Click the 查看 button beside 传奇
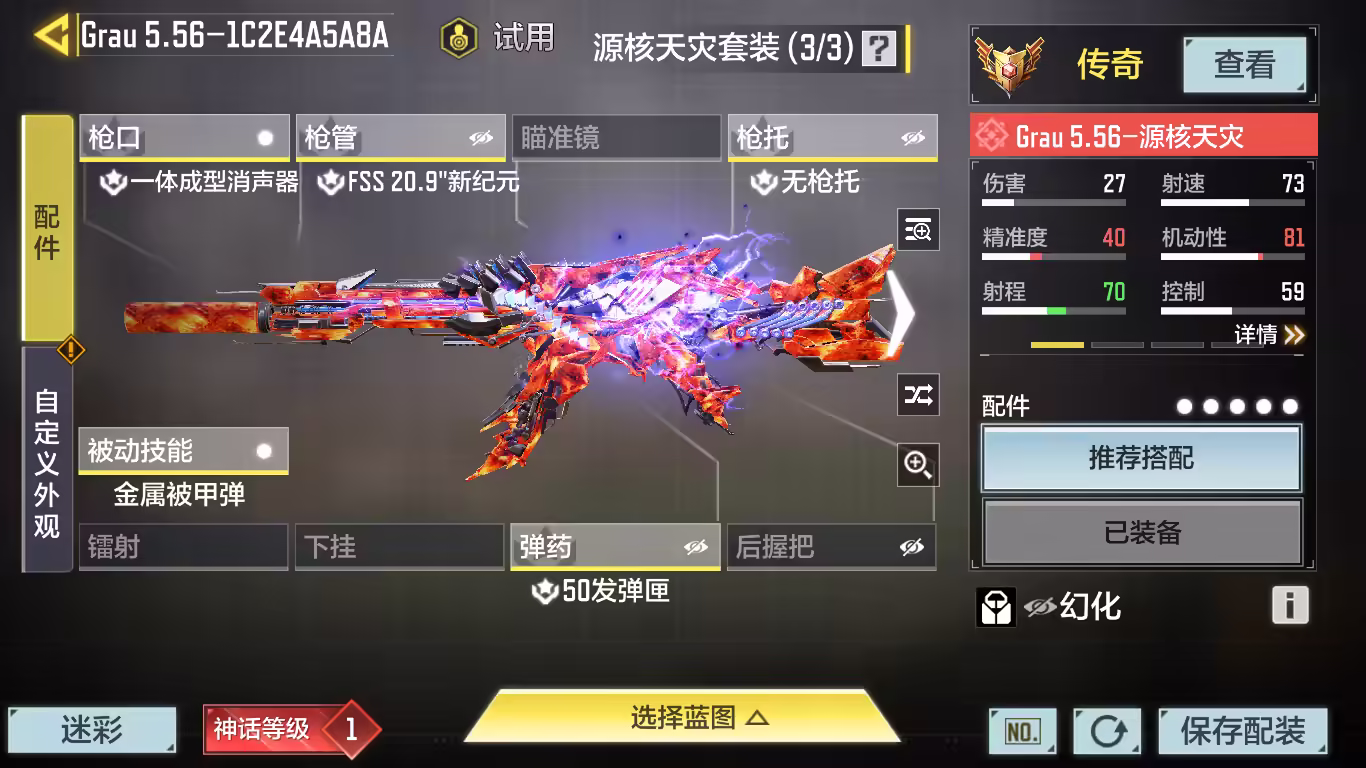Screen dimensions: 1366x768 (1244, 65)
